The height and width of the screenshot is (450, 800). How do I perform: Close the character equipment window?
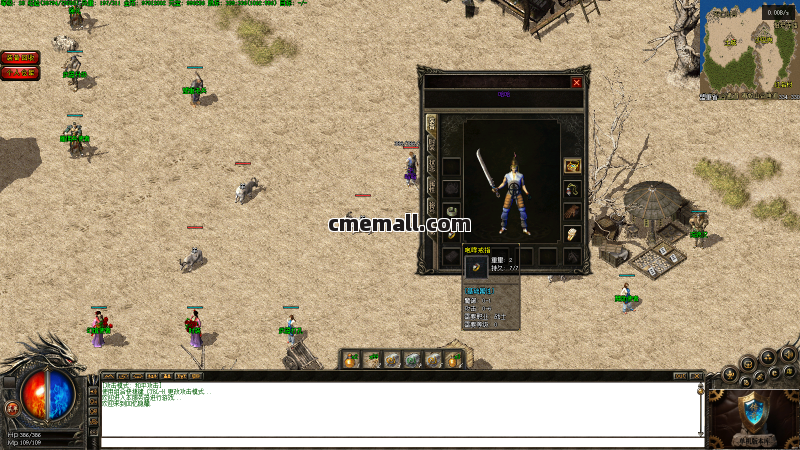pyautogui.click(x=576, y=82)
